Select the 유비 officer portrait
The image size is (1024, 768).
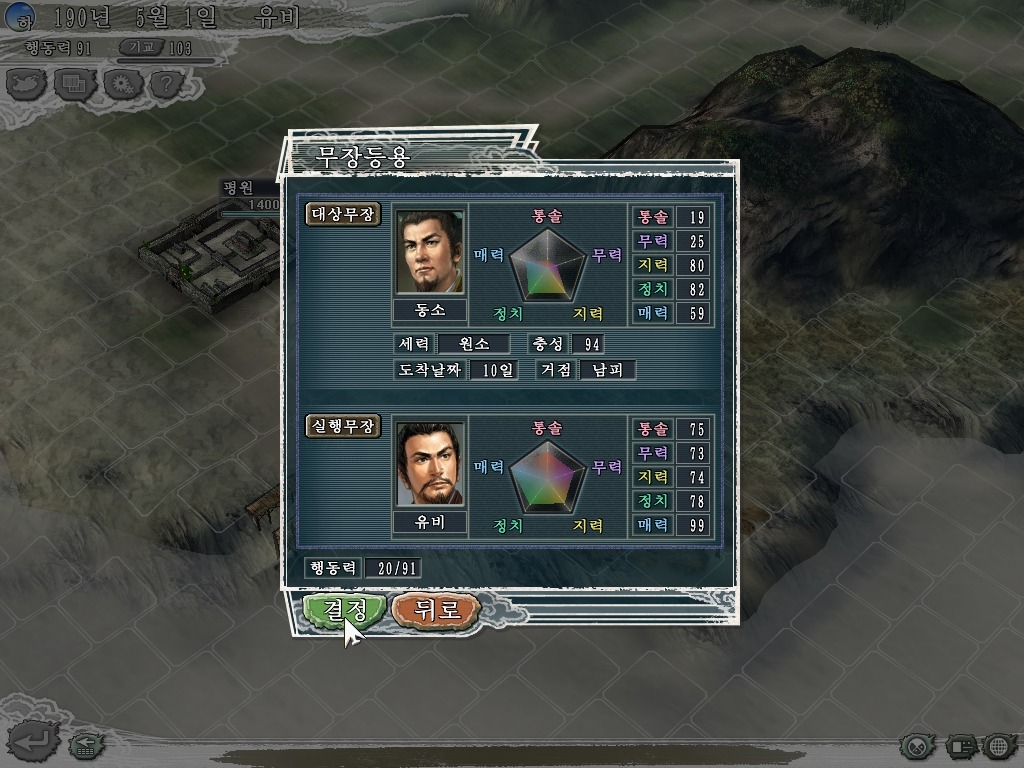click(x=432, y=465)
